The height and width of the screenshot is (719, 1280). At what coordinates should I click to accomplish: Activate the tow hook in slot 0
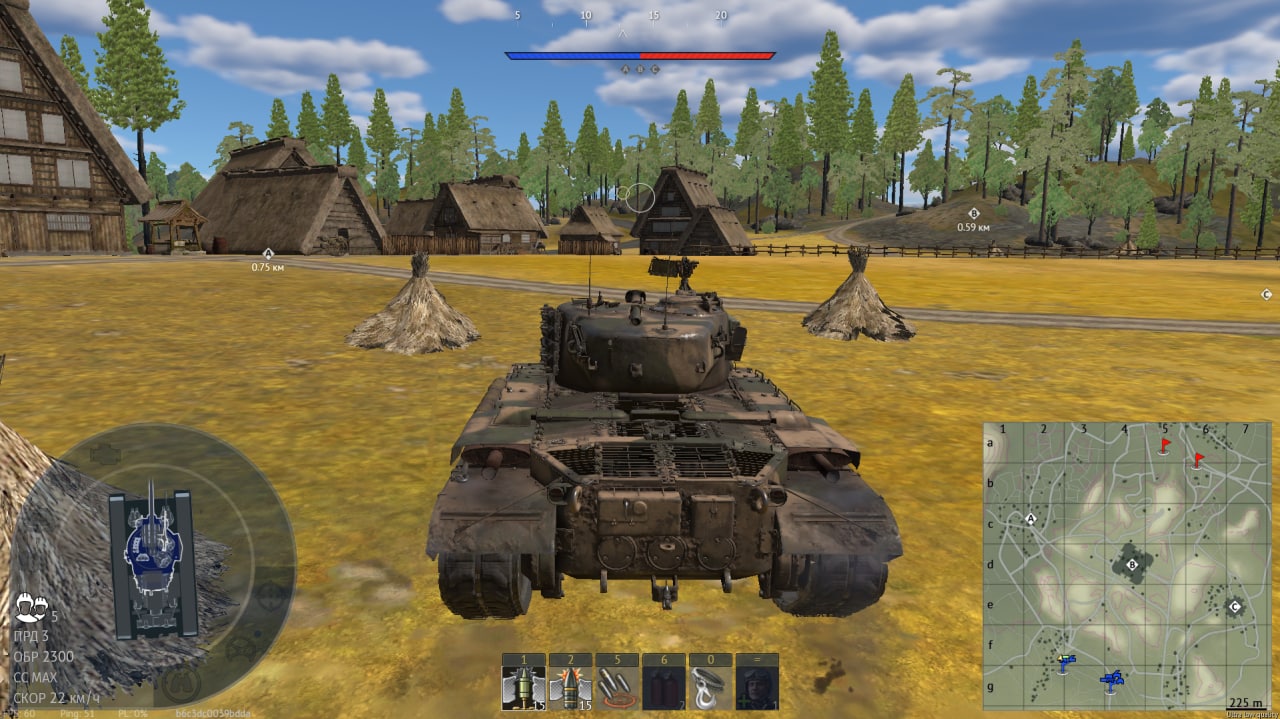tap(710, 687)
